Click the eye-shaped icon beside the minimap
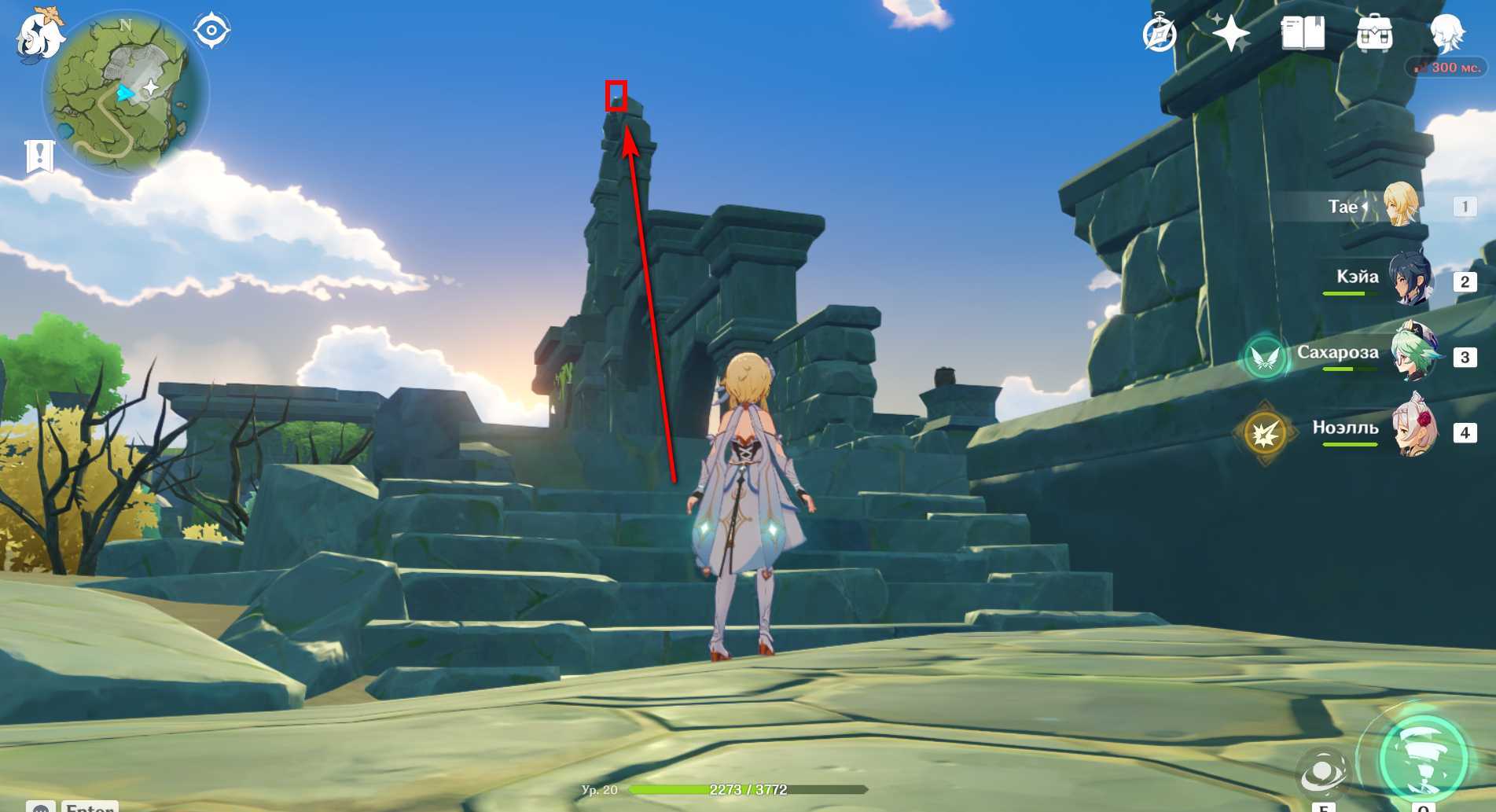The width and height of the screenshot is (1496, 812). pyautogui.click(x=211, y=31)
